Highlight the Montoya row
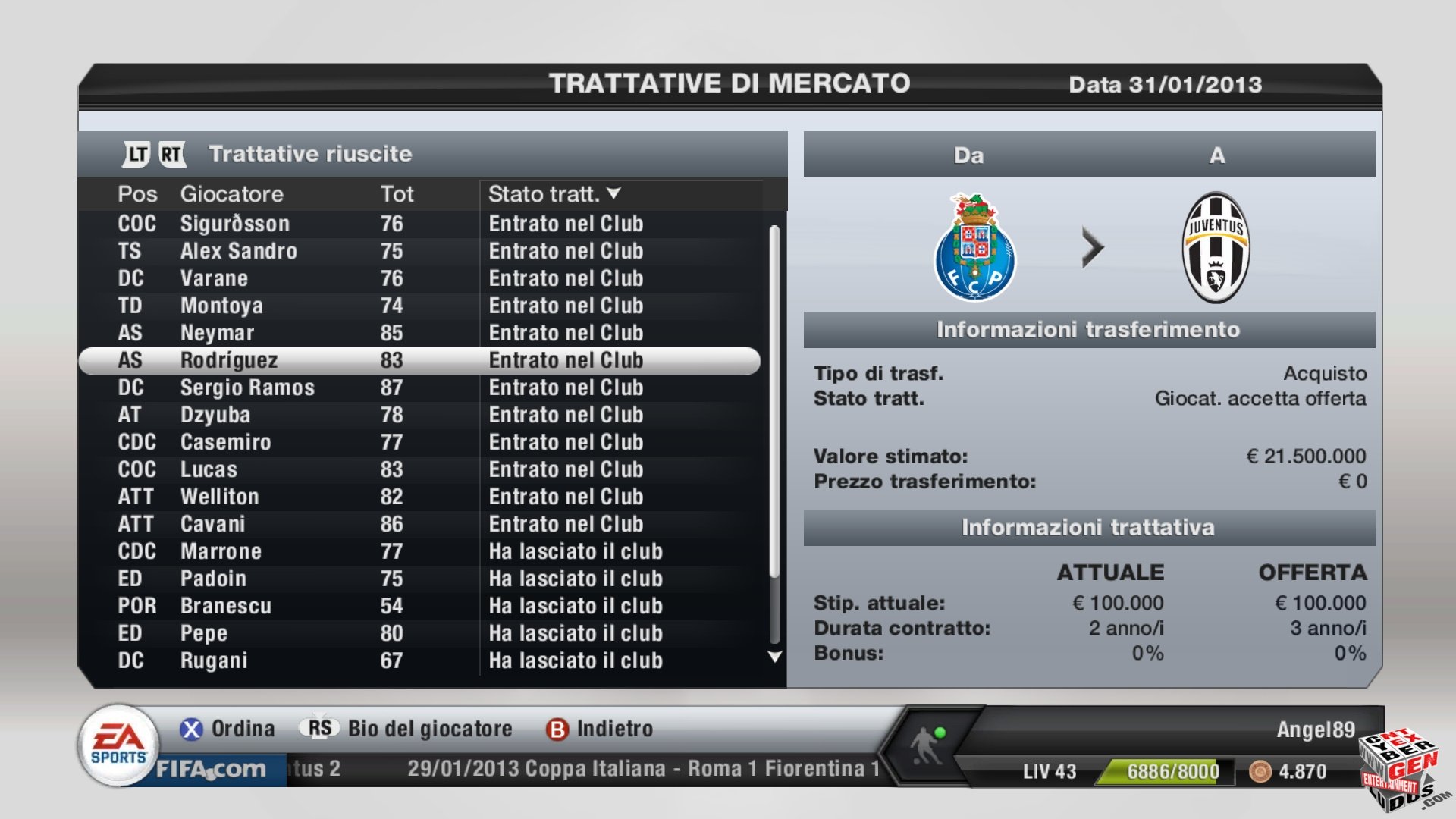Viewport: 1456px width, 819px height. (221, 306)
